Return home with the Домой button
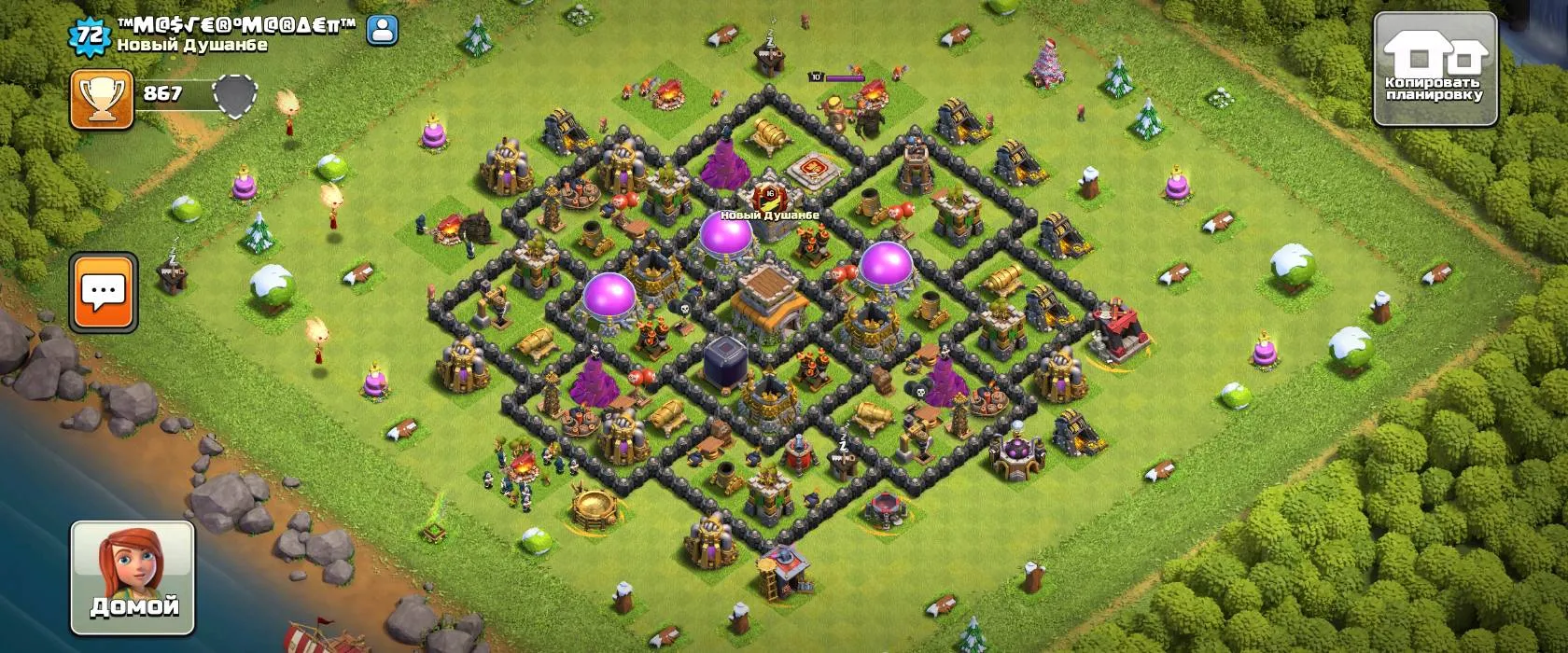 (133, 577)
